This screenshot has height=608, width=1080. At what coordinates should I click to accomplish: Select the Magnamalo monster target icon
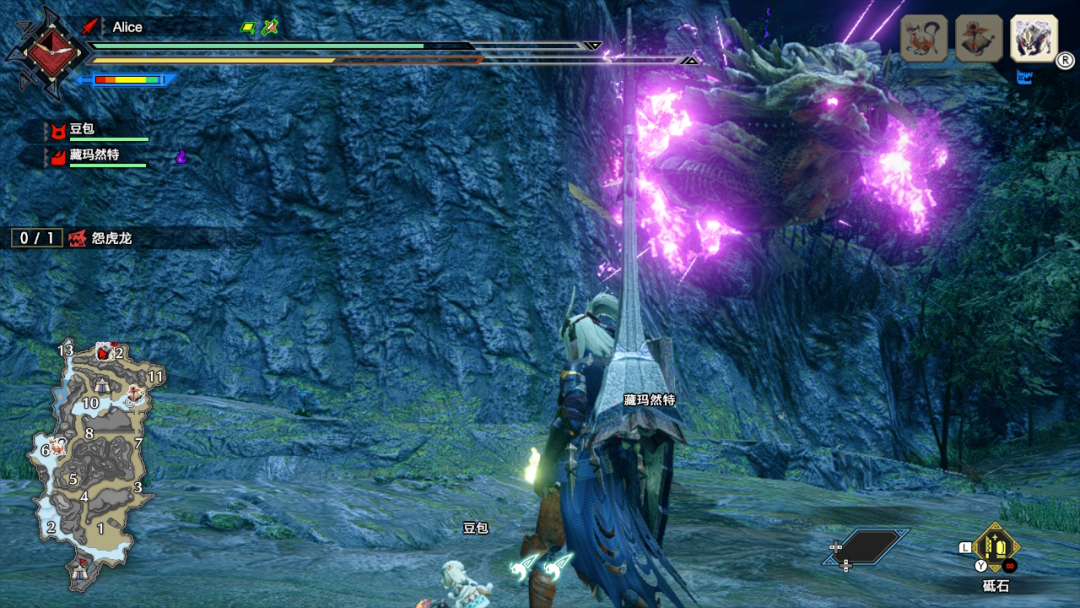[1033, 39]
